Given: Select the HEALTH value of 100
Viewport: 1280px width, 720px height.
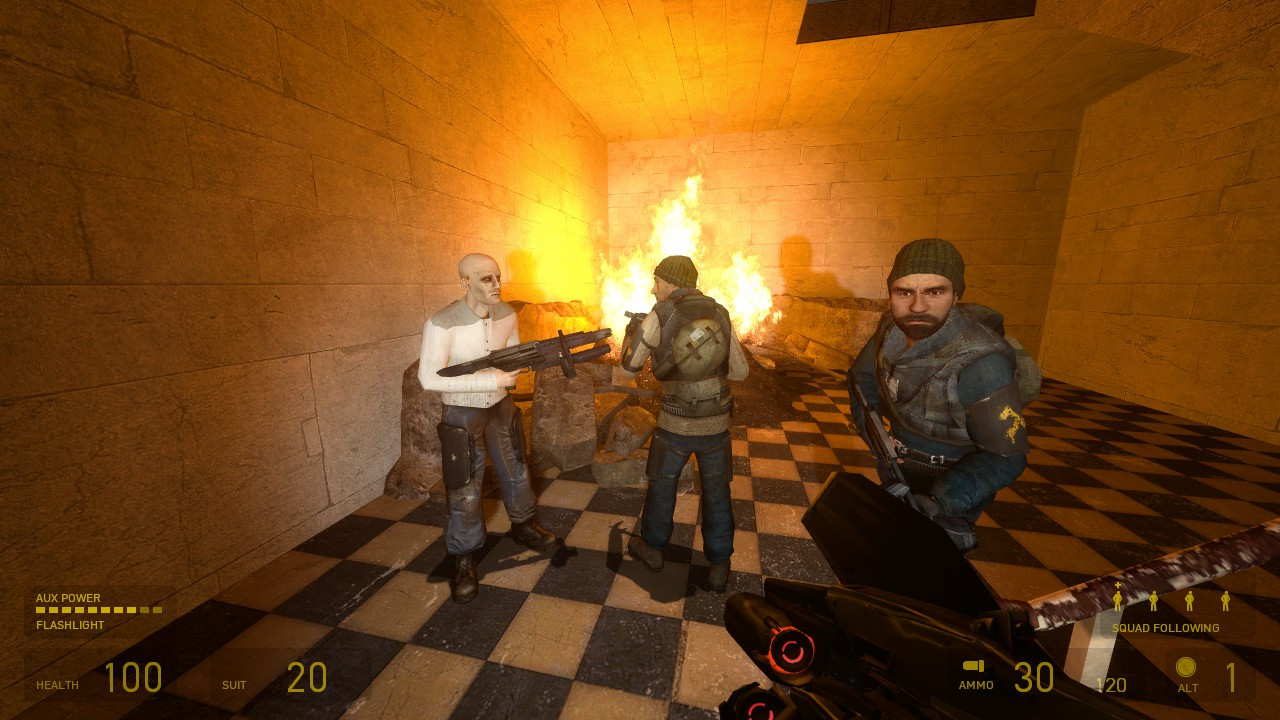Looking at the screenshot, I should click(135, 677).
